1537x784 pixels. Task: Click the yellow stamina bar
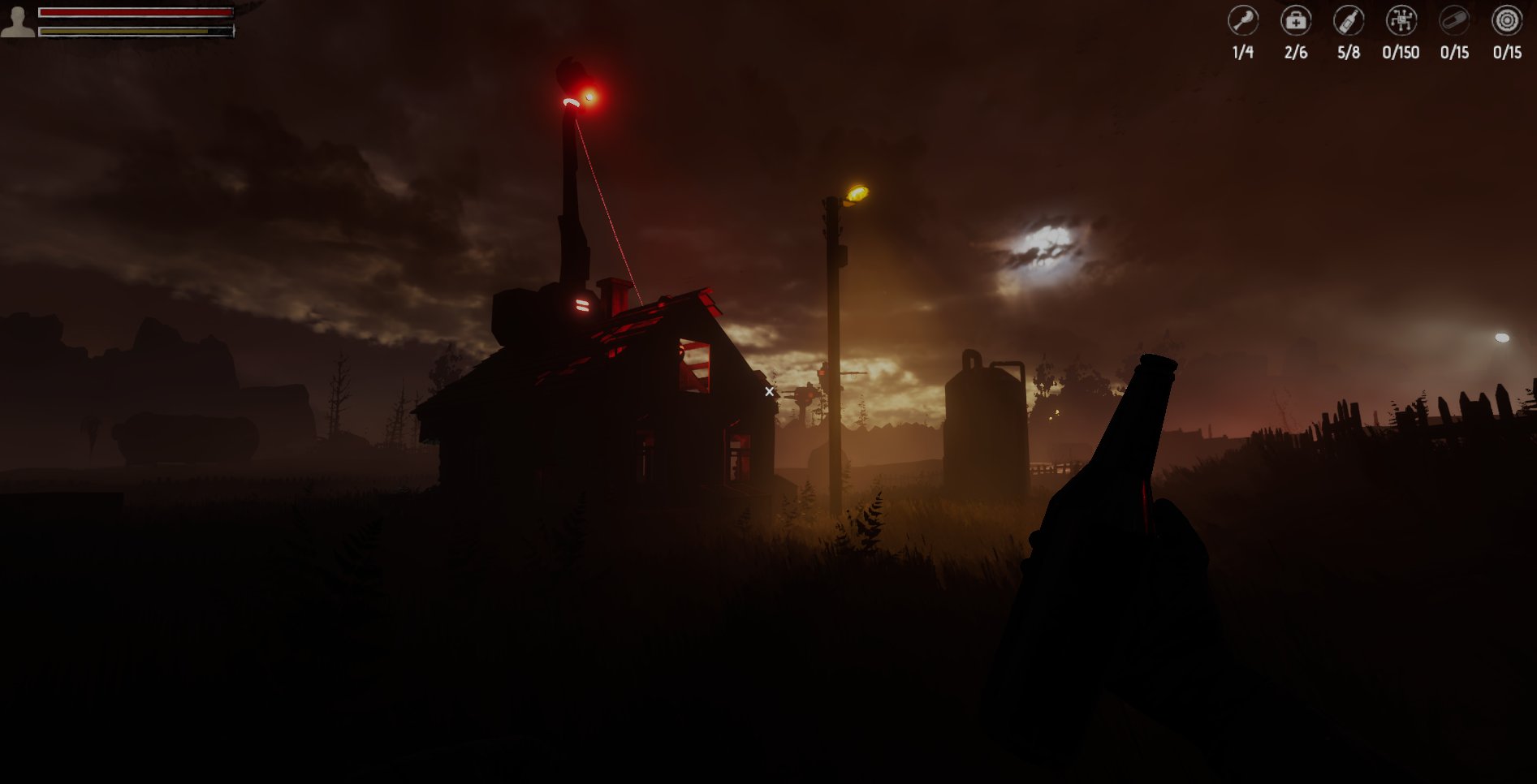pos(130,29)
